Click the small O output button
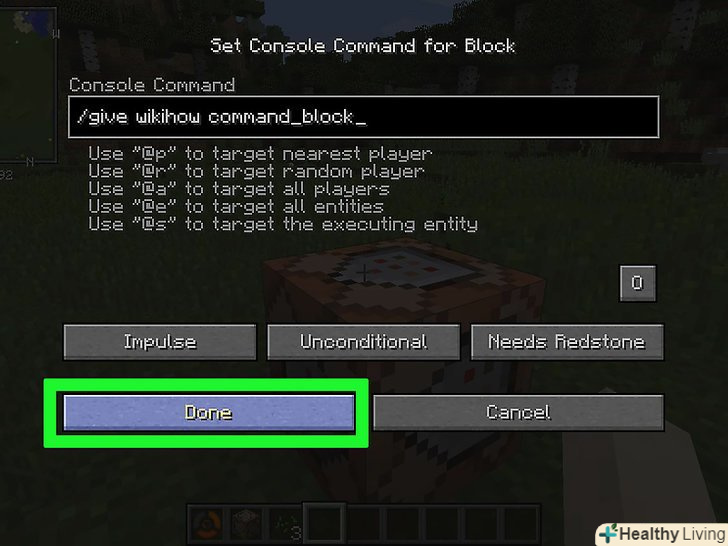728x546 pixels. click(638, 283)
